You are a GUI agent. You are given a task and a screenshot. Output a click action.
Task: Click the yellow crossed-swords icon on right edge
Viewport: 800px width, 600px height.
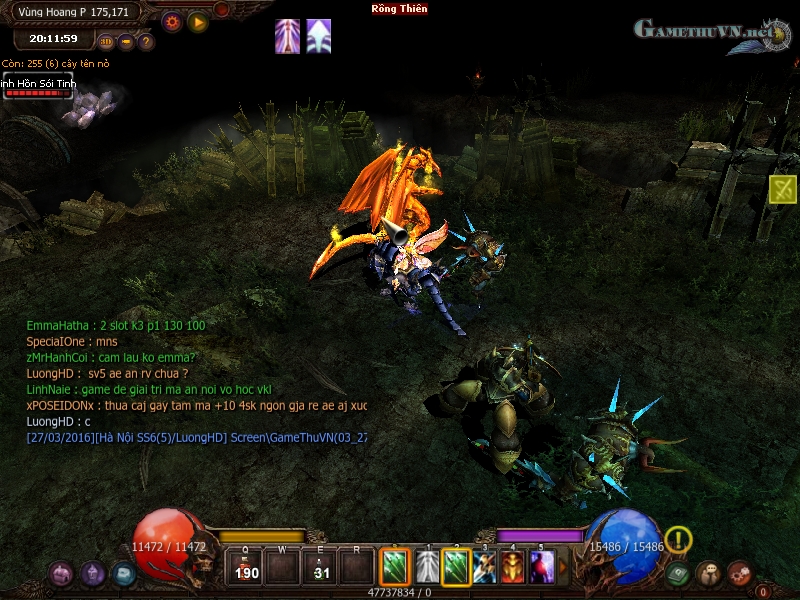coord(783,189)
